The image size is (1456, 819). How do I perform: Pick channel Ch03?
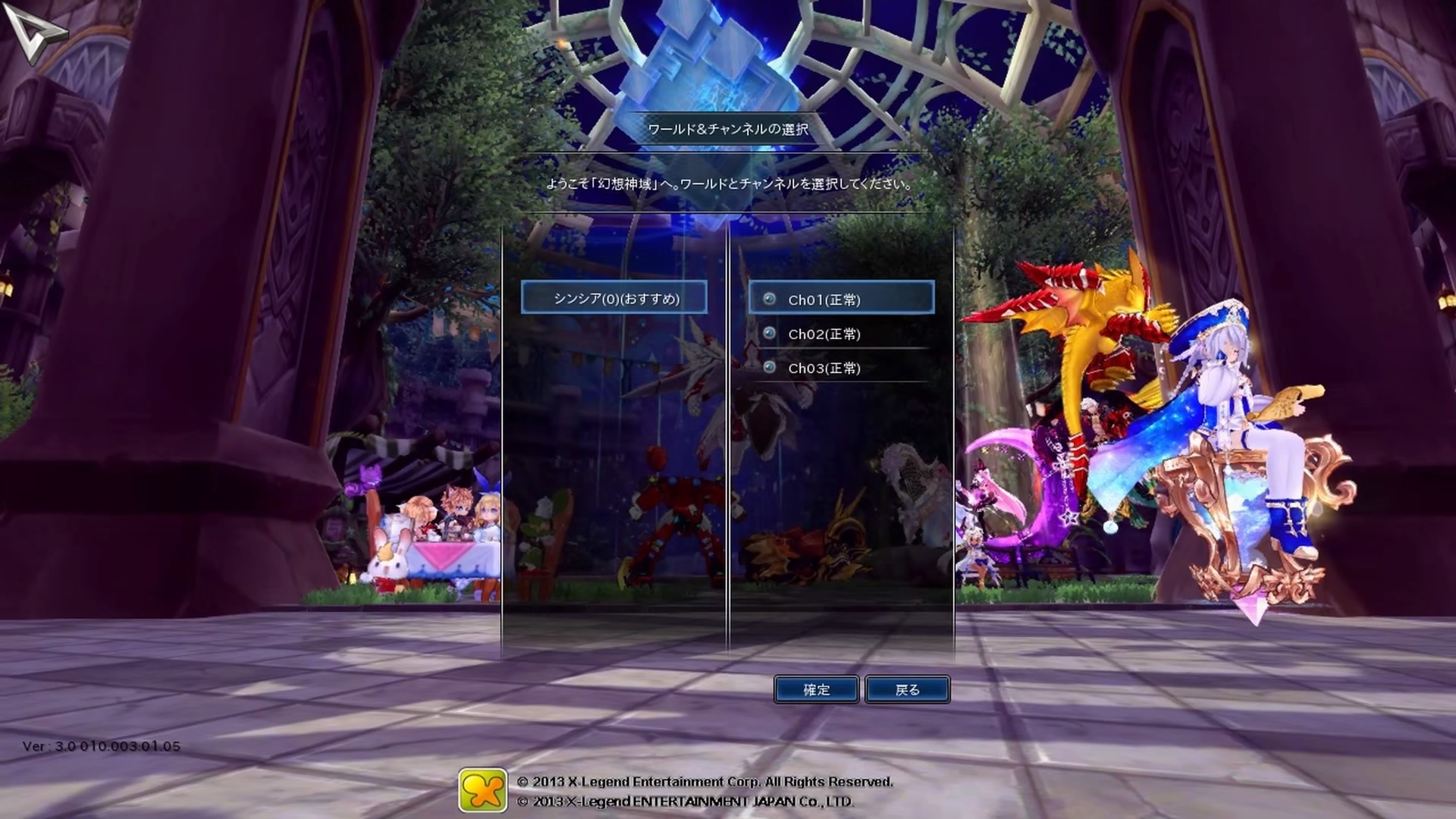824,368
